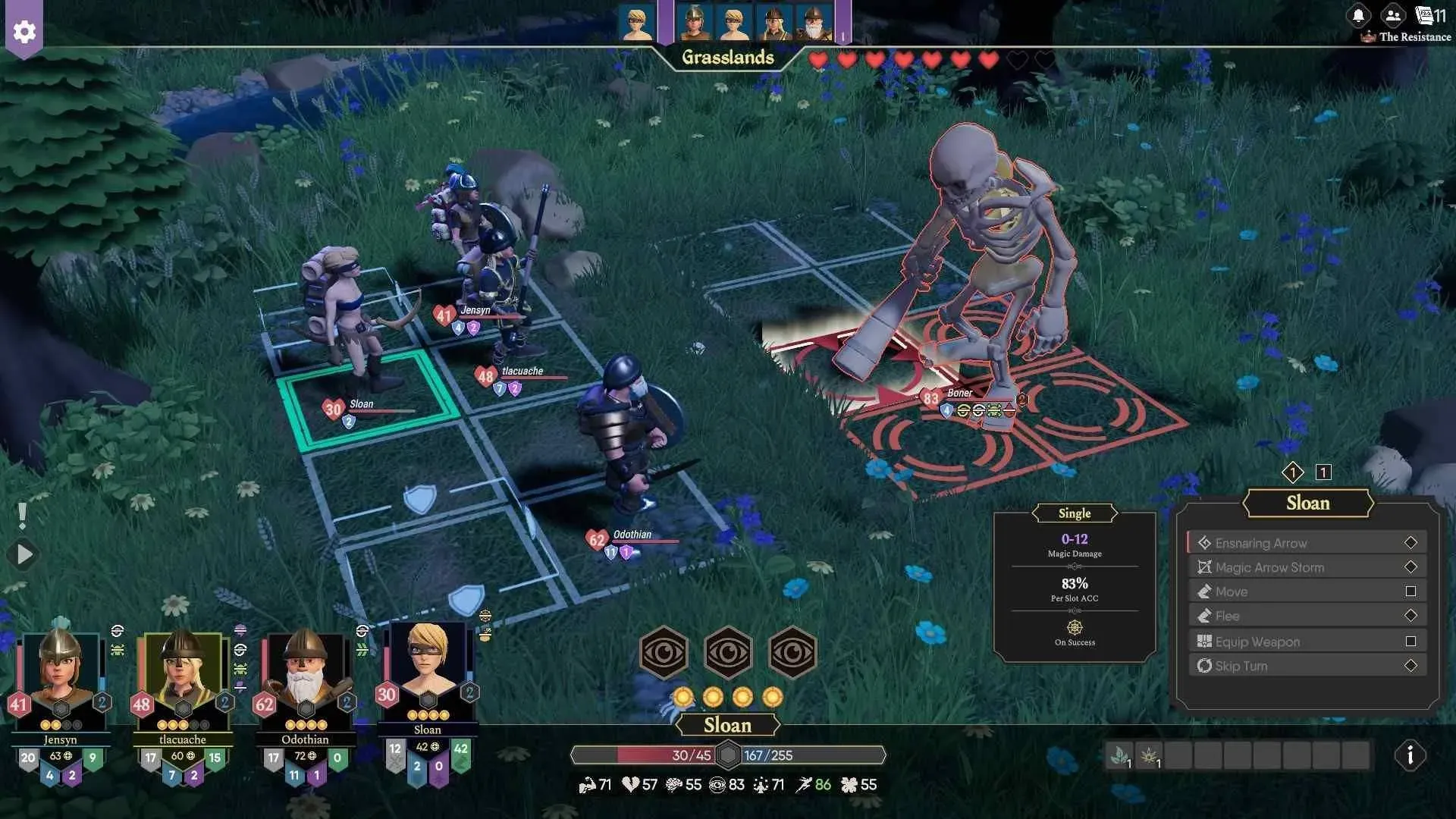1456x819 pixels.
Task: Click the play arrow button
Action: pyautogui.click(x=24, y=554)
